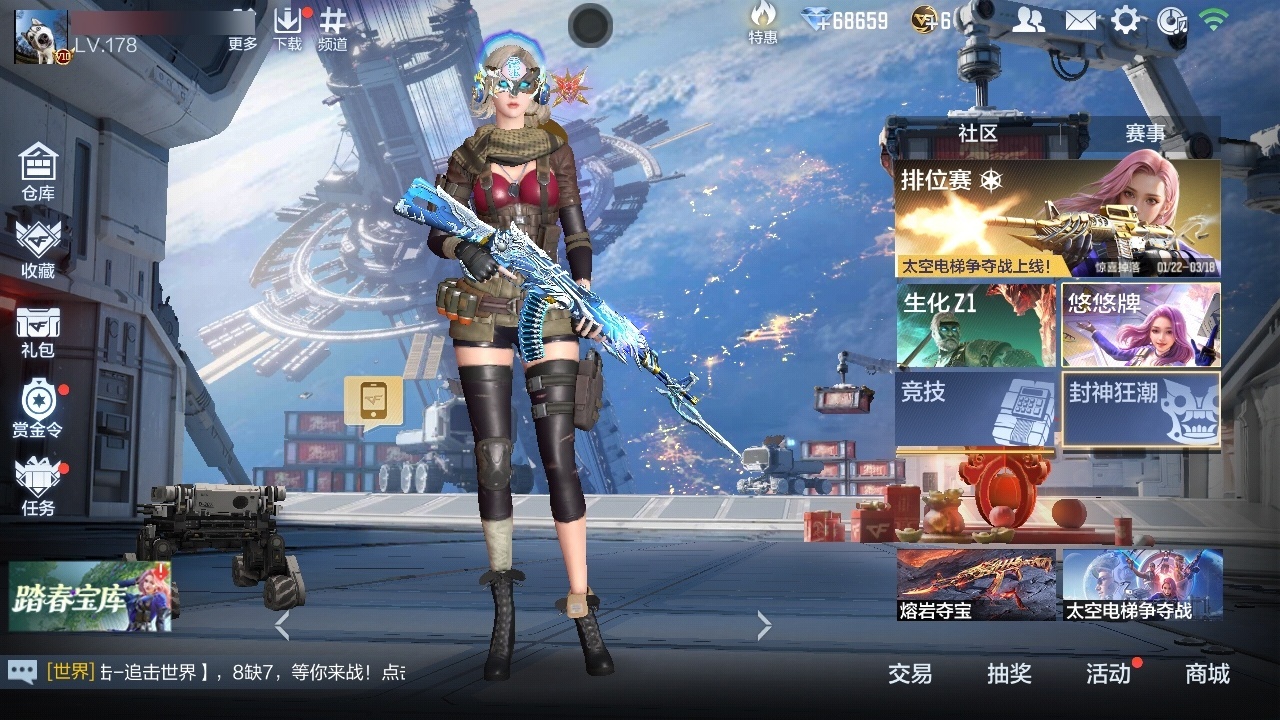Image resolution: width=1280 pixels, height=720 pixels.
Task: Switch to the 社区 tab
Action: 978,133
